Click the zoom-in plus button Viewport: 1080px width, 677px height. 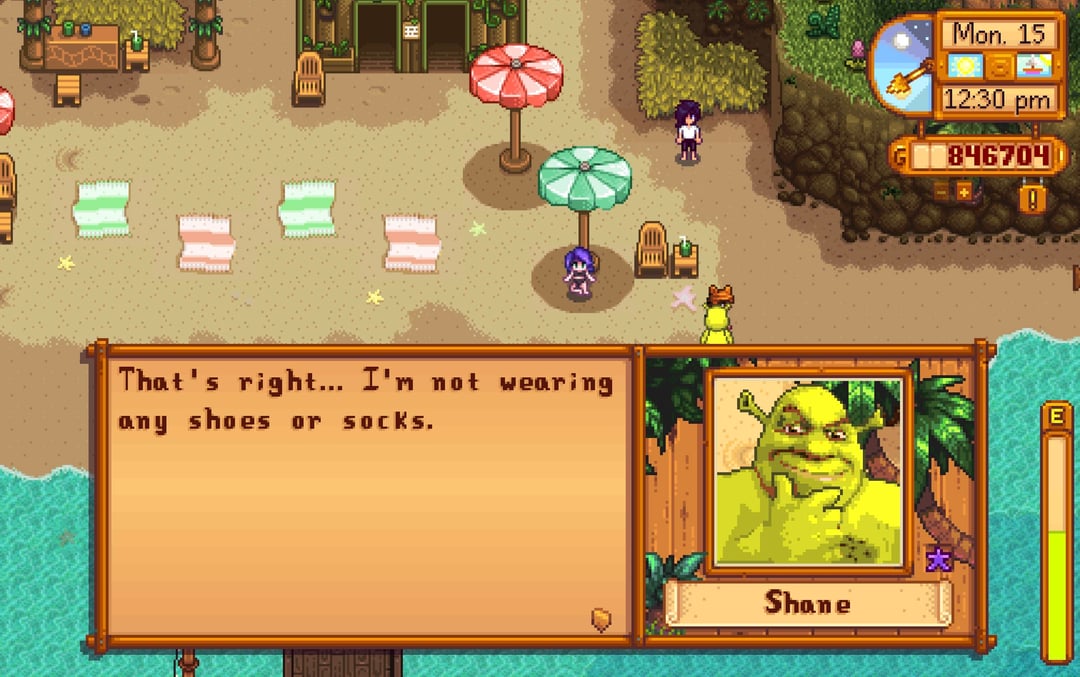pos(964,191)
